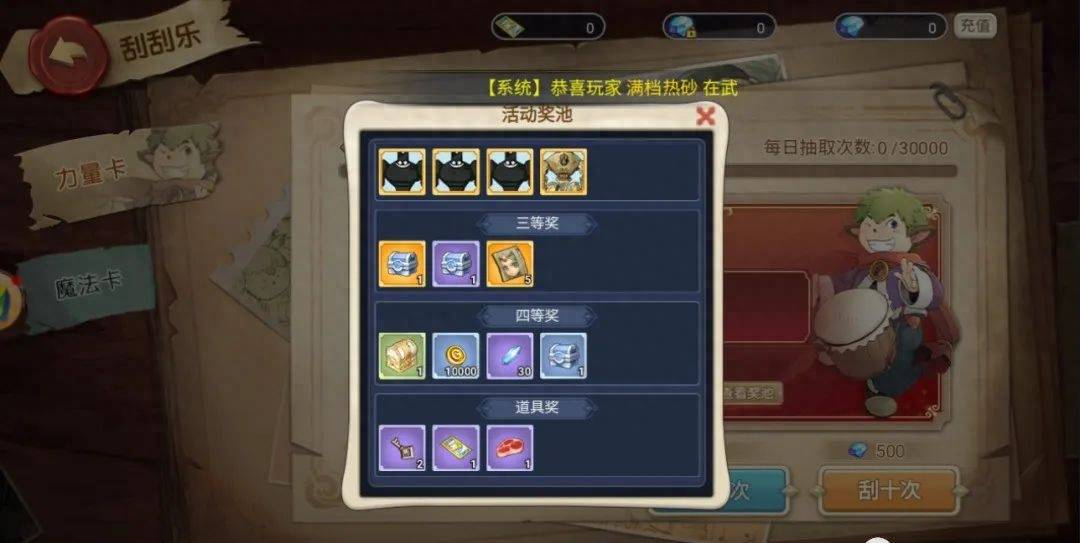Switch to the 魔法卡 tab
The width and height of the screenshot is (1080, 543).
coord(90,283)
